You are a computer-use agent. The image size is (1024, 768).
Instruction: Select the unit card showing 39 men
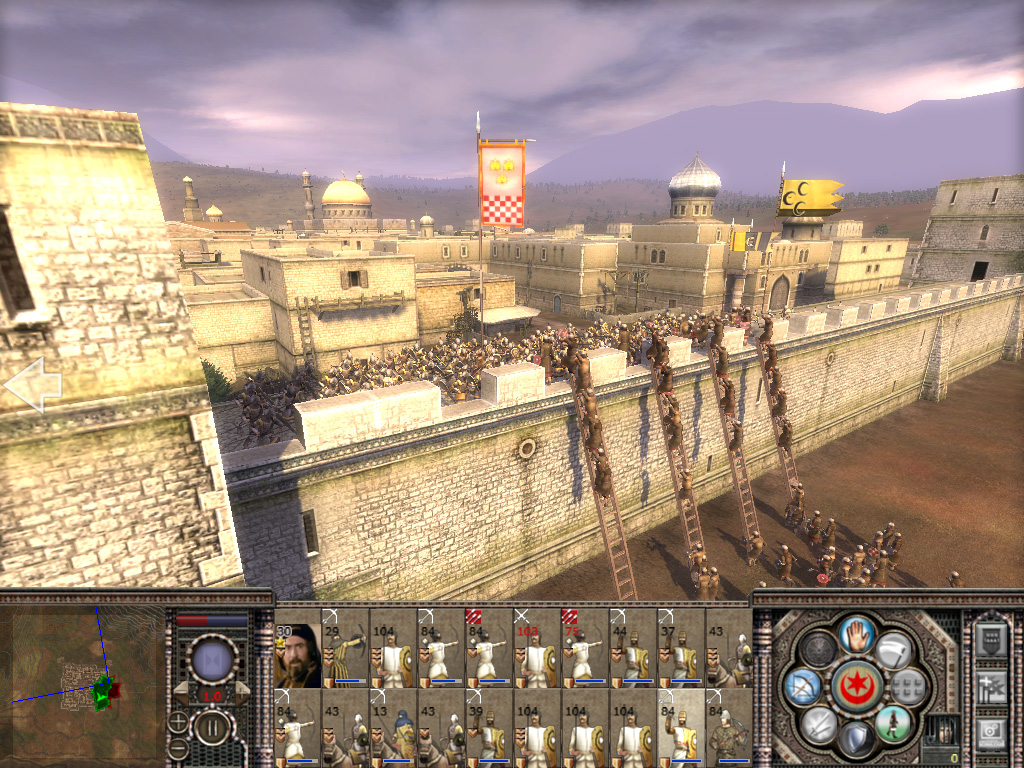coord(489,728)
